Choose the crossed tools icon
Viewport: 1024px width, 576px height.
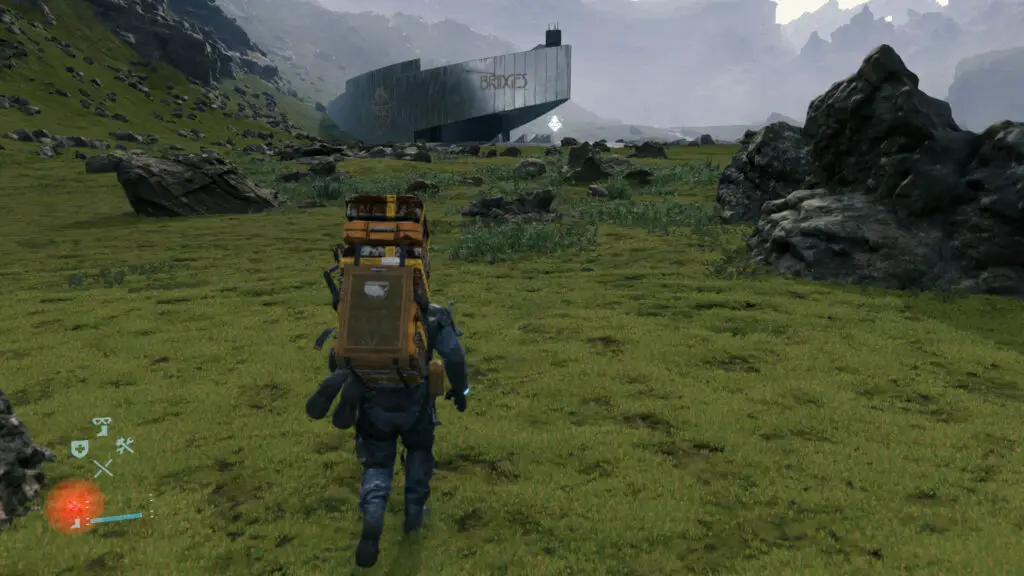pos(124,446)
